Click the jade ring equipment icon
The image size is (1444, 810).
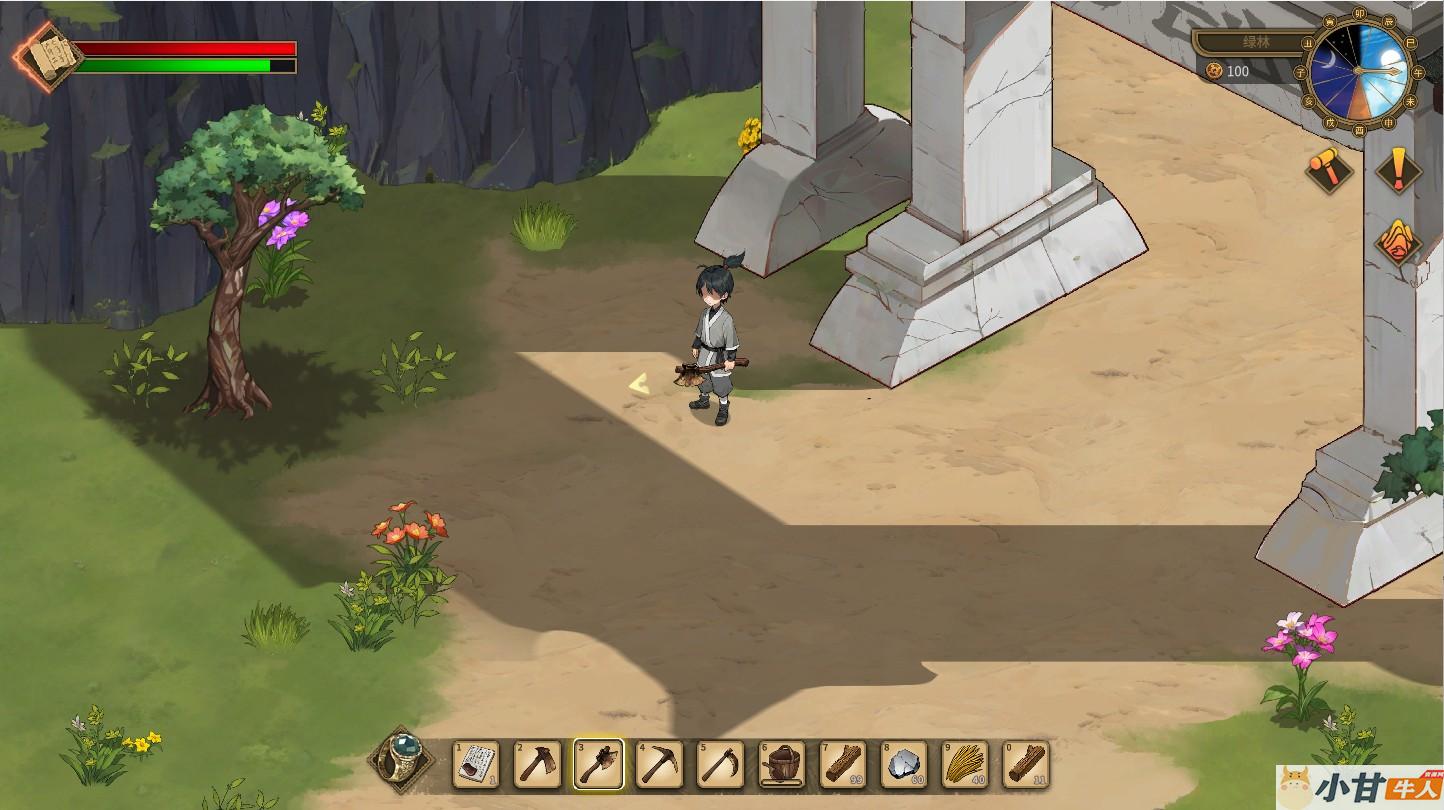(402, 761)
